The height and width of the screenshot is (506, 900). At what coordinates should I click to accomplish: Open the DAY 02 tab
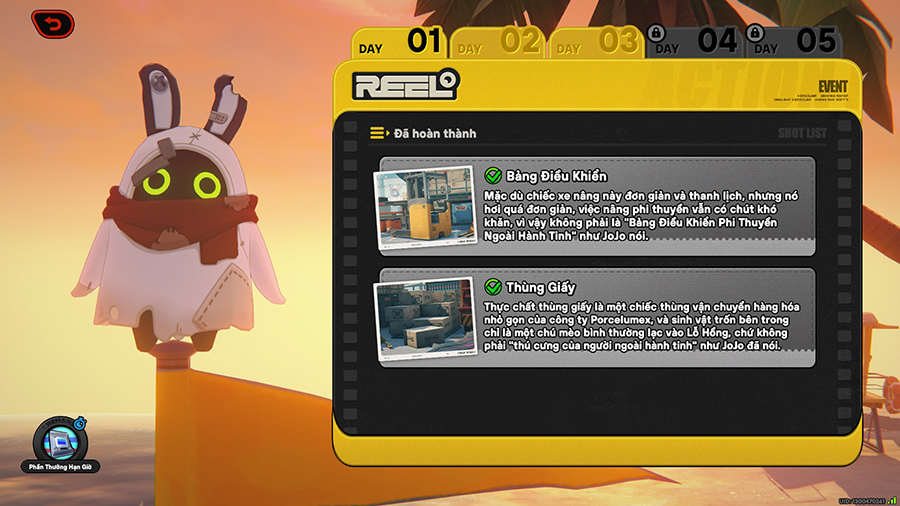point(498,43)
